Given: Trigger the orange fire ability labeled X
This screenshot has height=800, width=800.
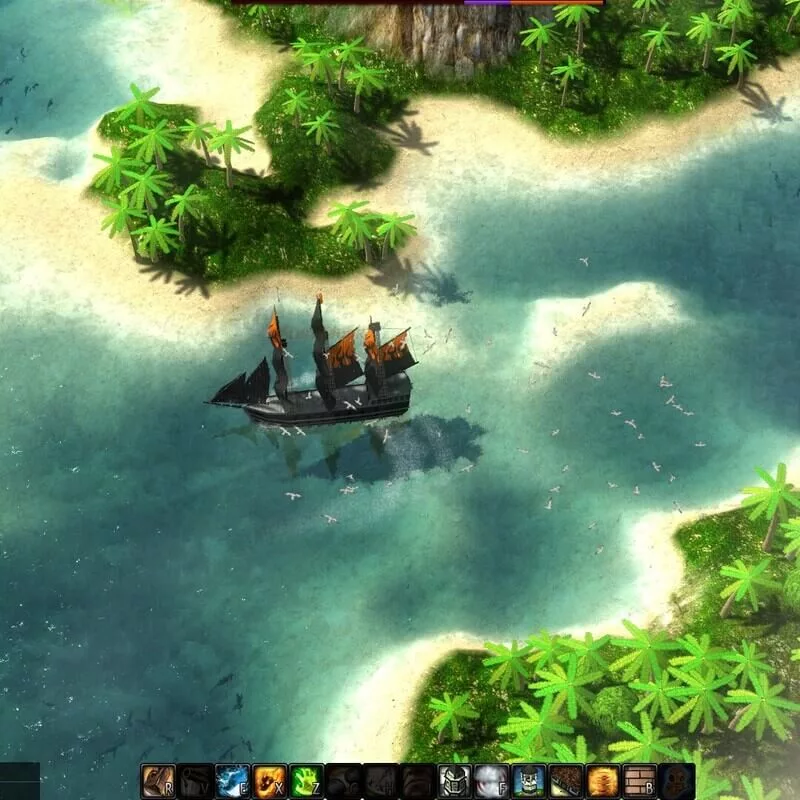Looking at the screenshot, I should coord(269,781).
